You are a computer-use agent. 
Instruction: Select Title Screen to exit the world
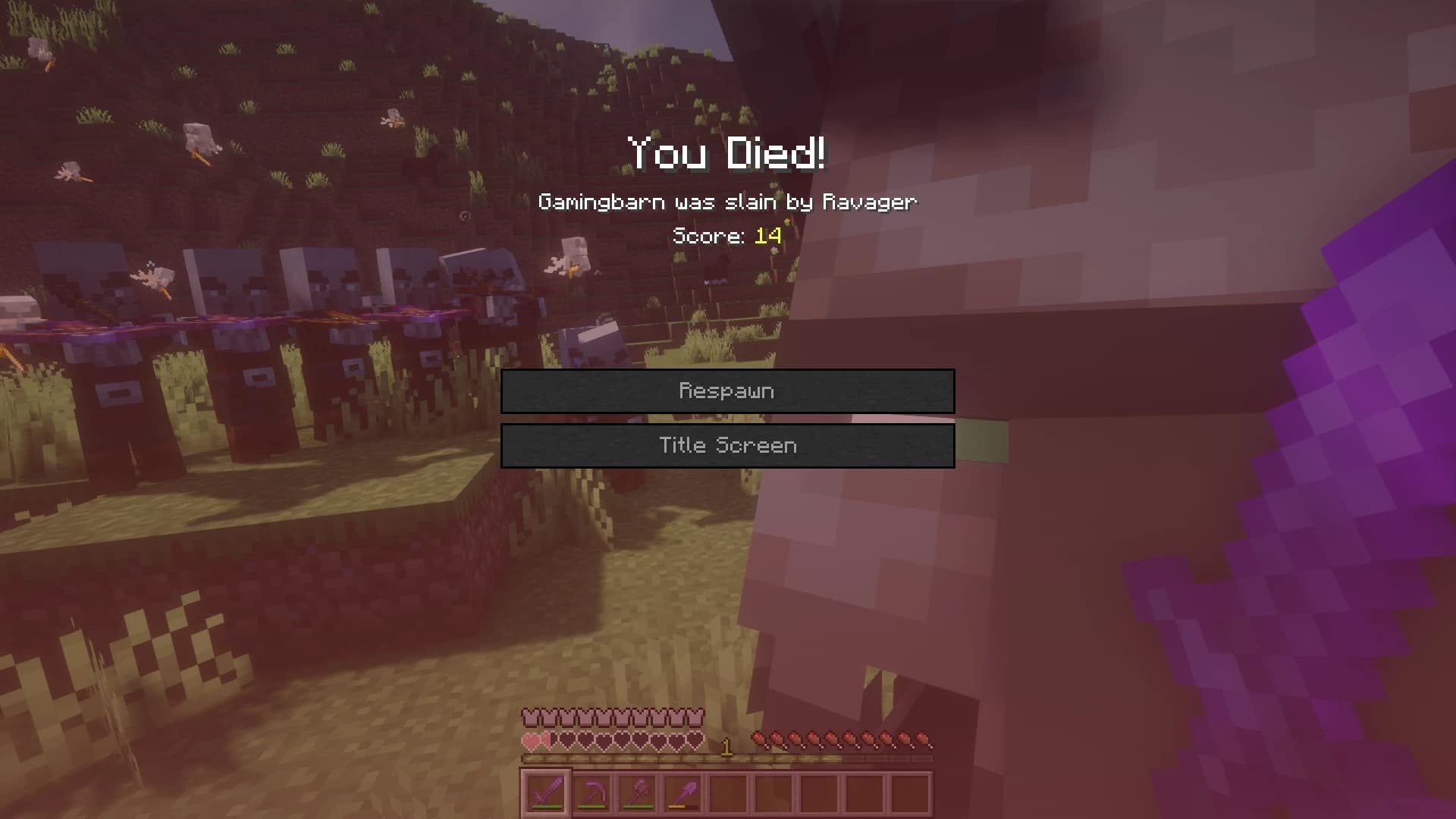(727, 445)
